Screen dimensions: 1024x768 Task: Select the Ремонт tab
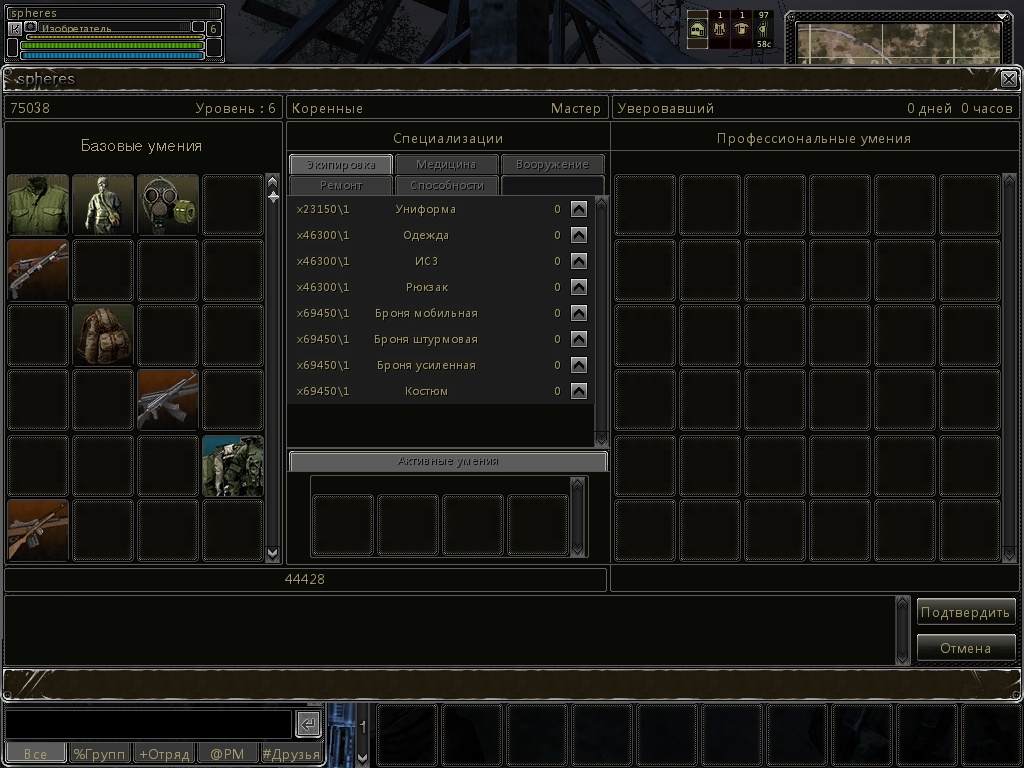(341, 185)
